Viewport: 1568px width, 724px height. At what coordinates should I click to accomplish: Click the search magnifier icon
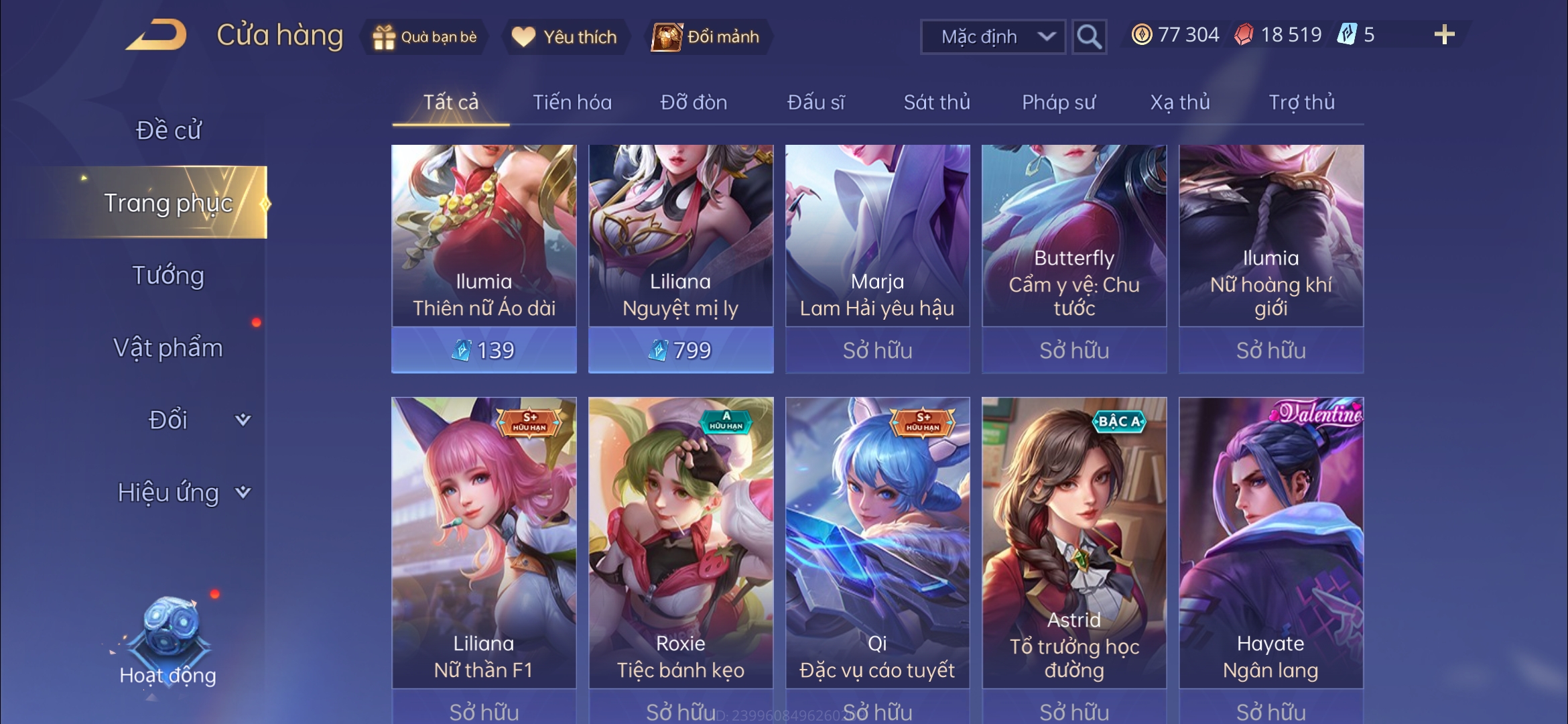[x=1090, y=37]
